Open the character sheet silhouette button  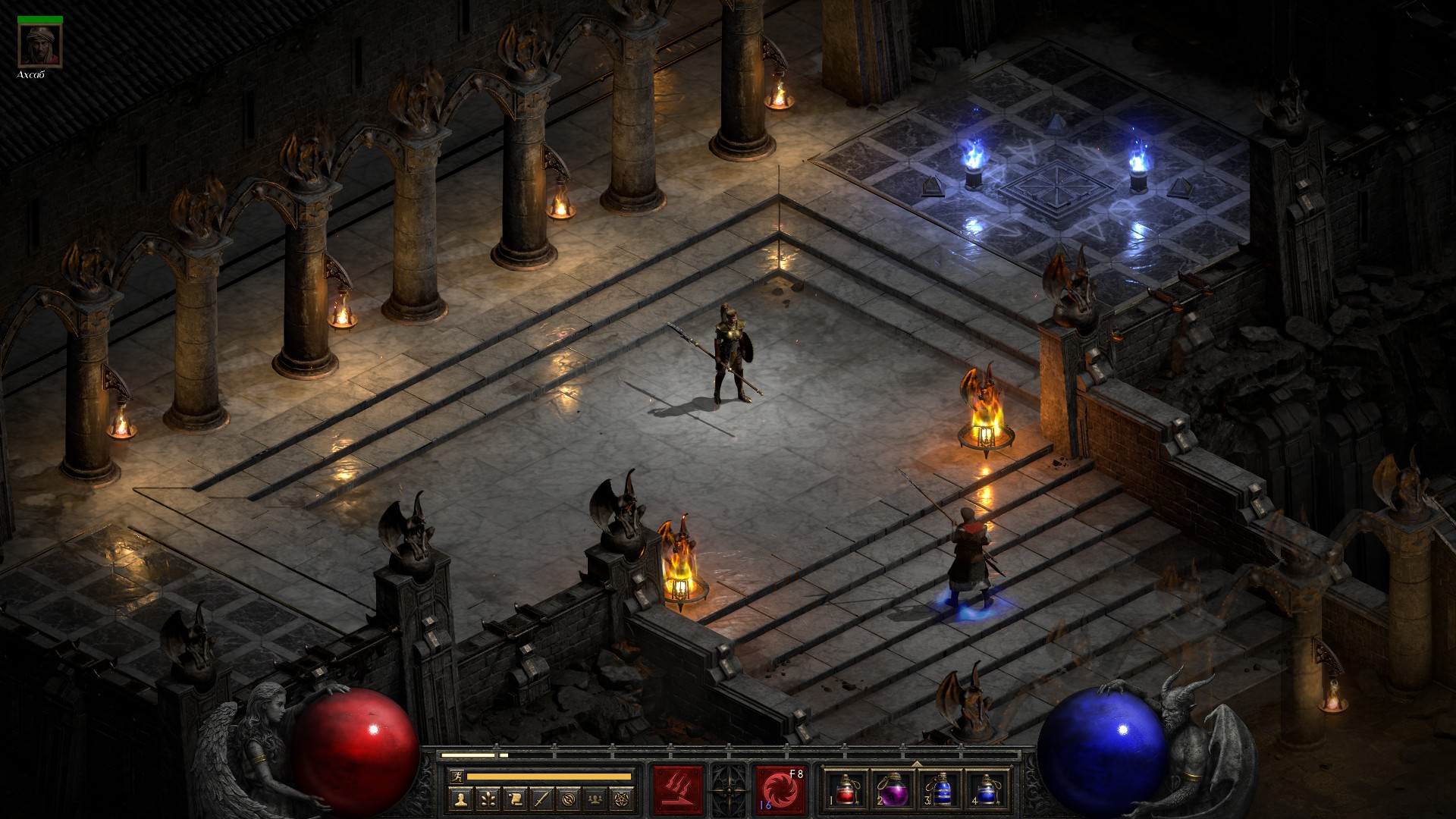[x=460, y=799]
